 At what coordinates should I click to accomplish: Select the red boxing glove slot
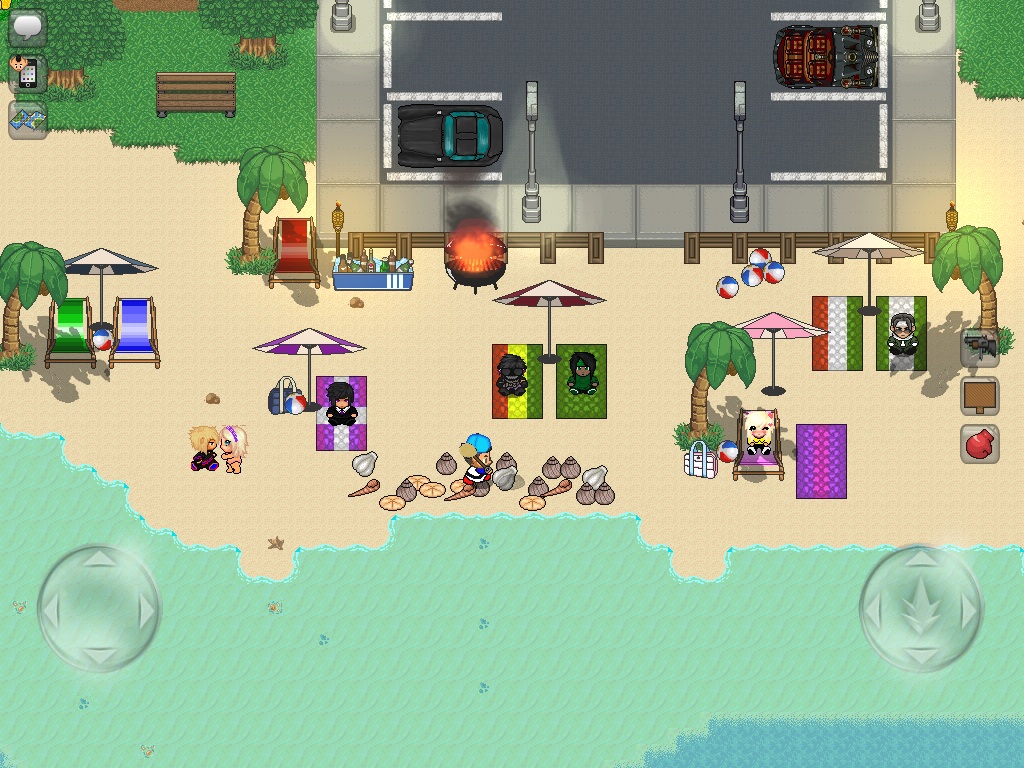tap(980, 443)
